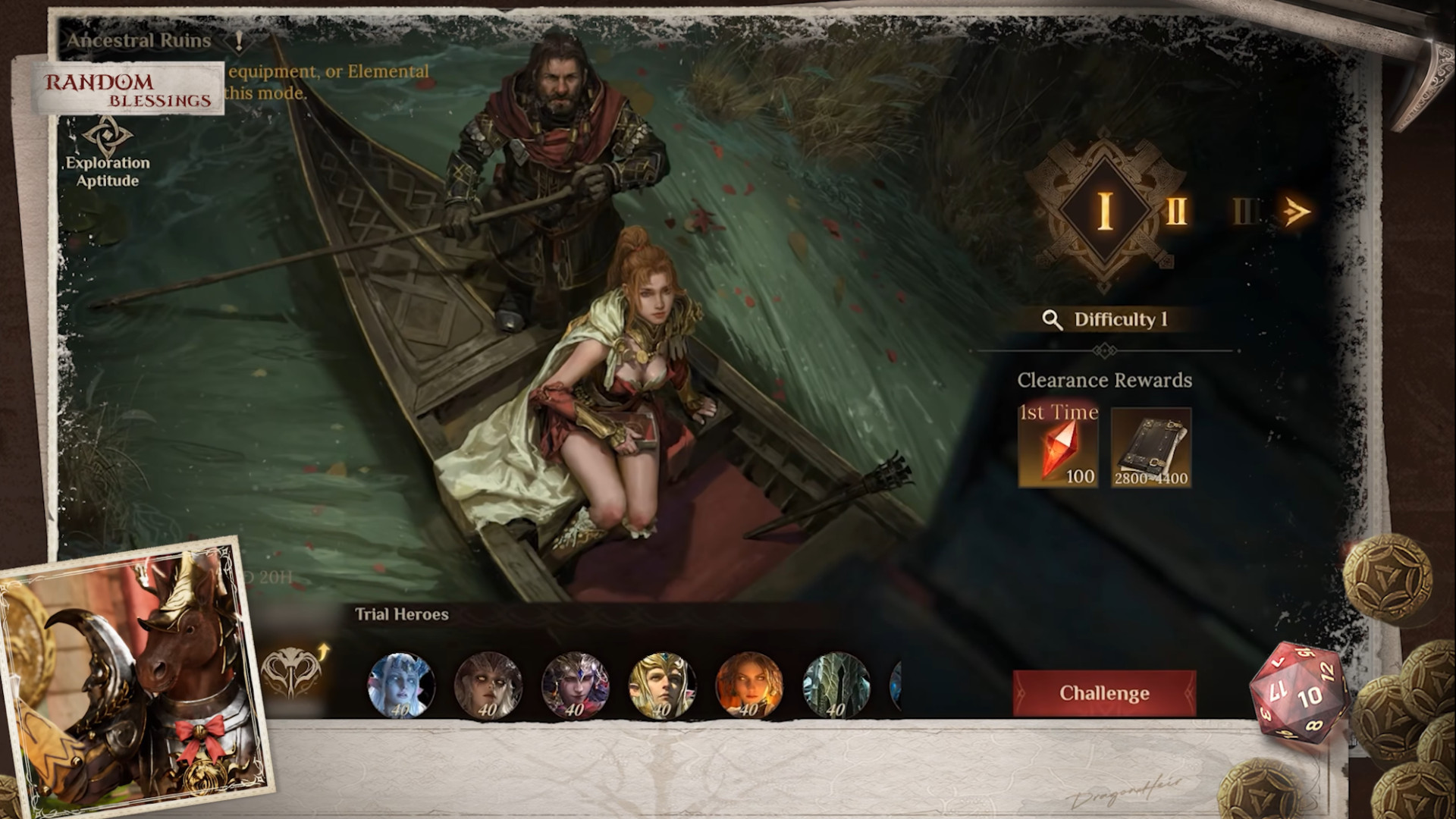Select the blue-gem helmeted trial hero
Screen dimensions: 1456x819
coord(575,686)
